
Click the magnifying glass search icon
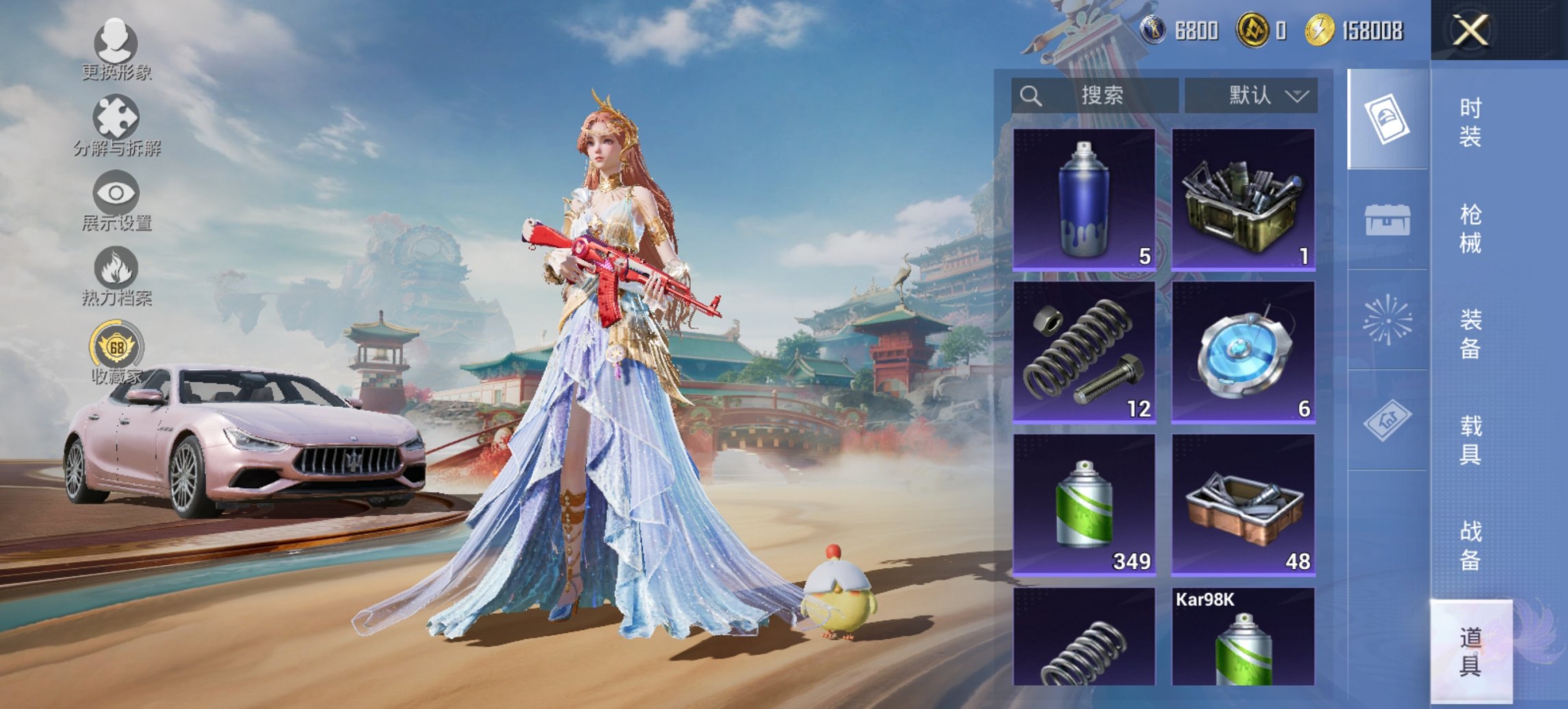tap(1030, 94)
